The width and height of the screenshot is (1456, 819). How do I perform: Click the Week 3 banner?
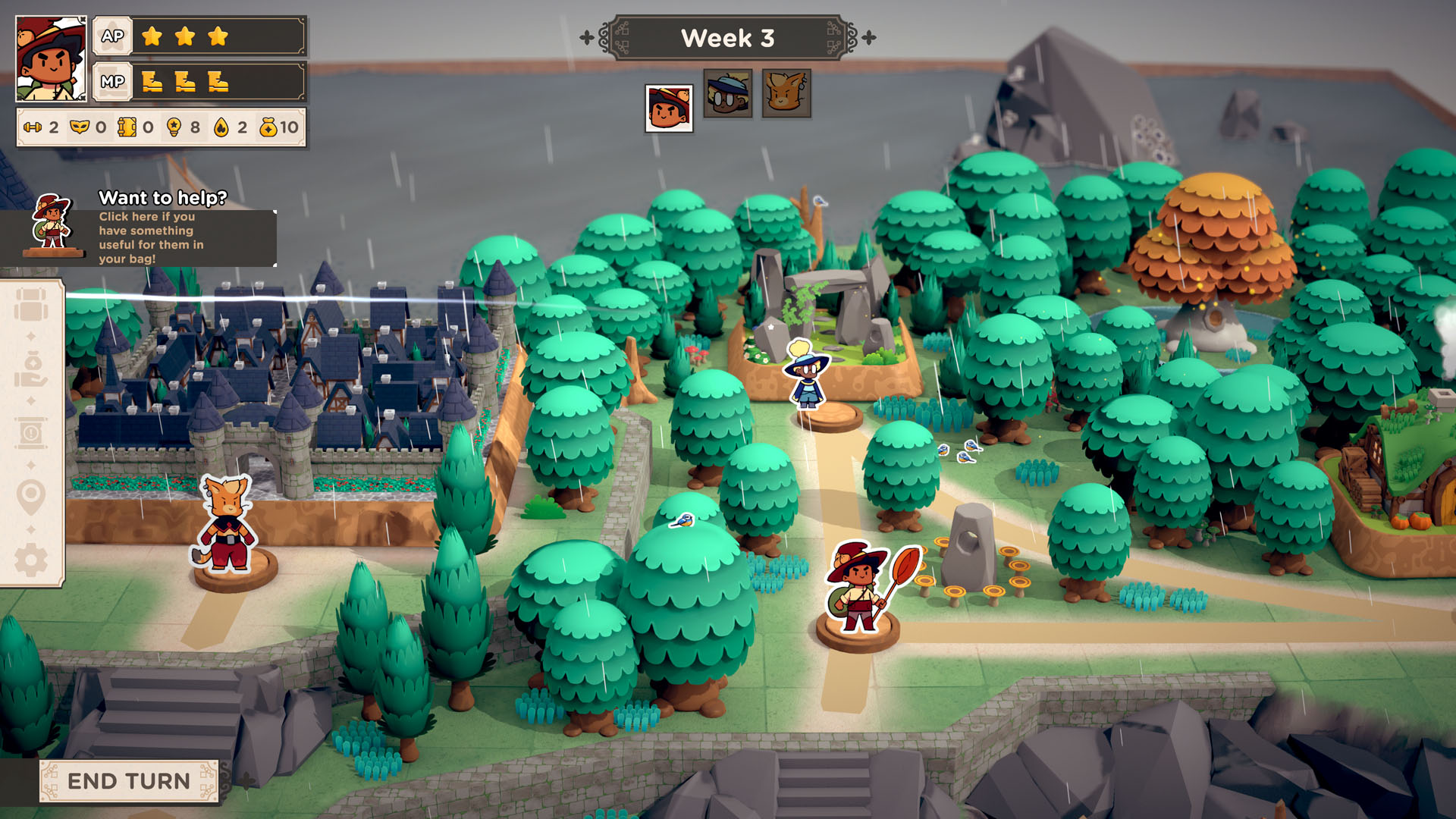[728, 38]
